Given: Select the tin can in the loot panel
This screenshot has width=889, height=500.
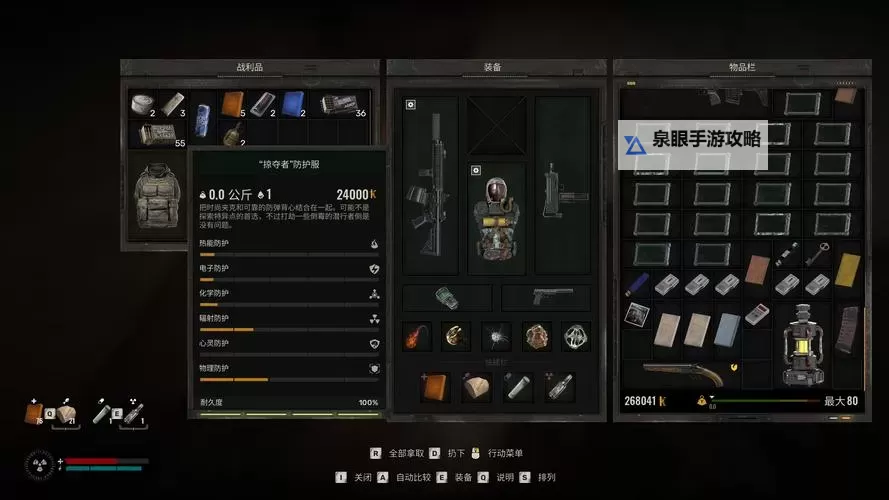Looking at the screenshot, I should click(142, 103).
